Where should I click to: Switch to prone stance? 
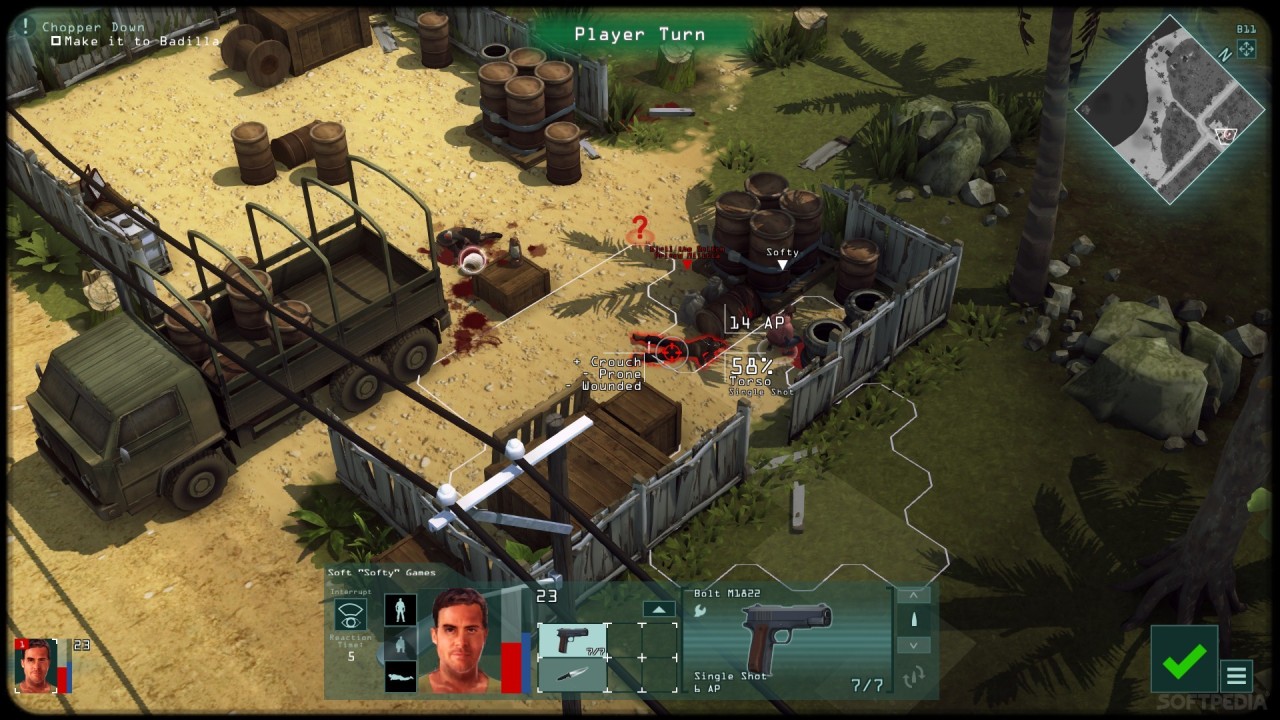point(401,677)
